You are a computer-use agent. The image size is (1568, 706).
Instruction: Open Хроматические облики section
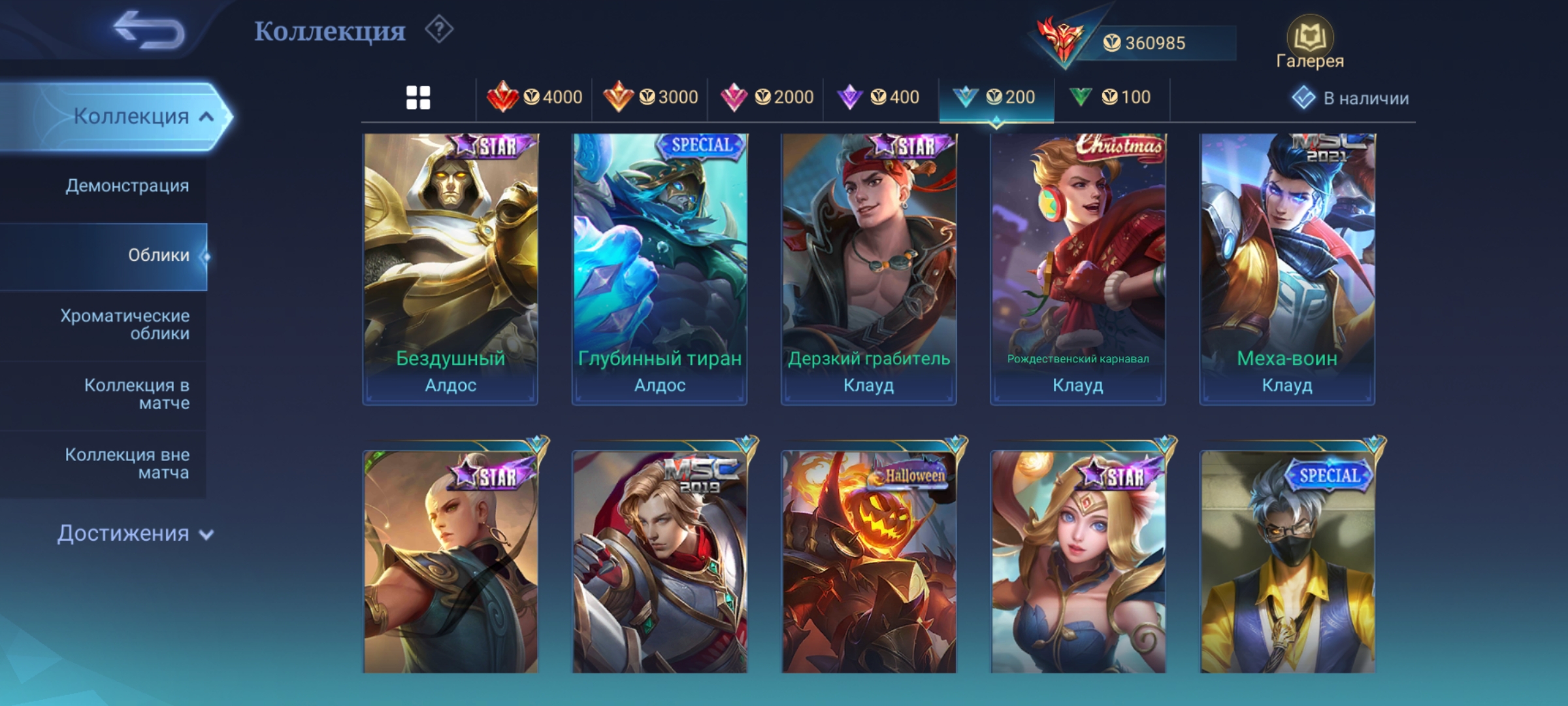125,324
